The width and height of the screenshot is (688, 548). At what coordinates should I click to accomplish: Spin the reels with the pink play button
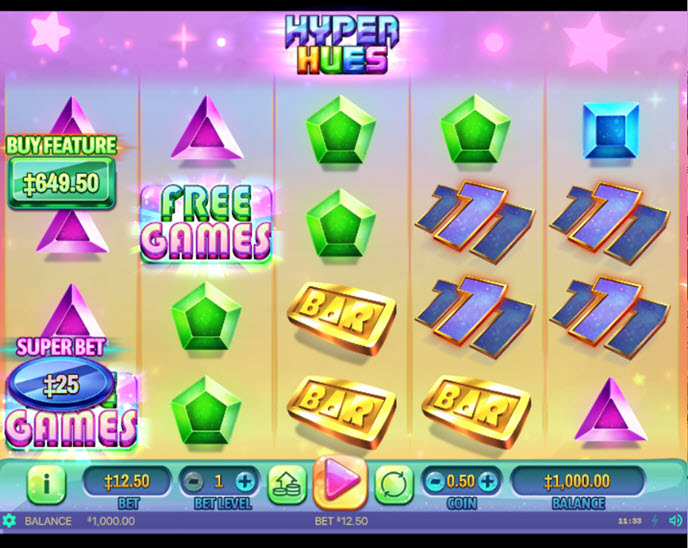(x=340, y=482)
